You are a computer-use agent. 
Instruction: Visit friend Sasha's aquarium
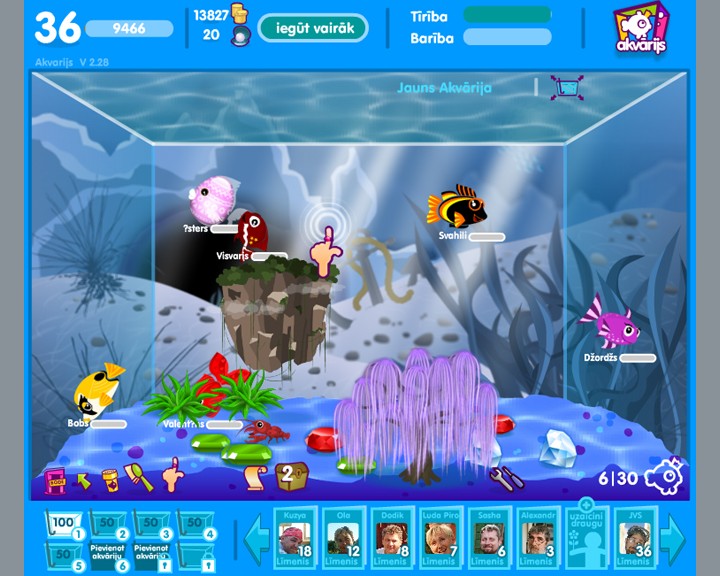488,539
